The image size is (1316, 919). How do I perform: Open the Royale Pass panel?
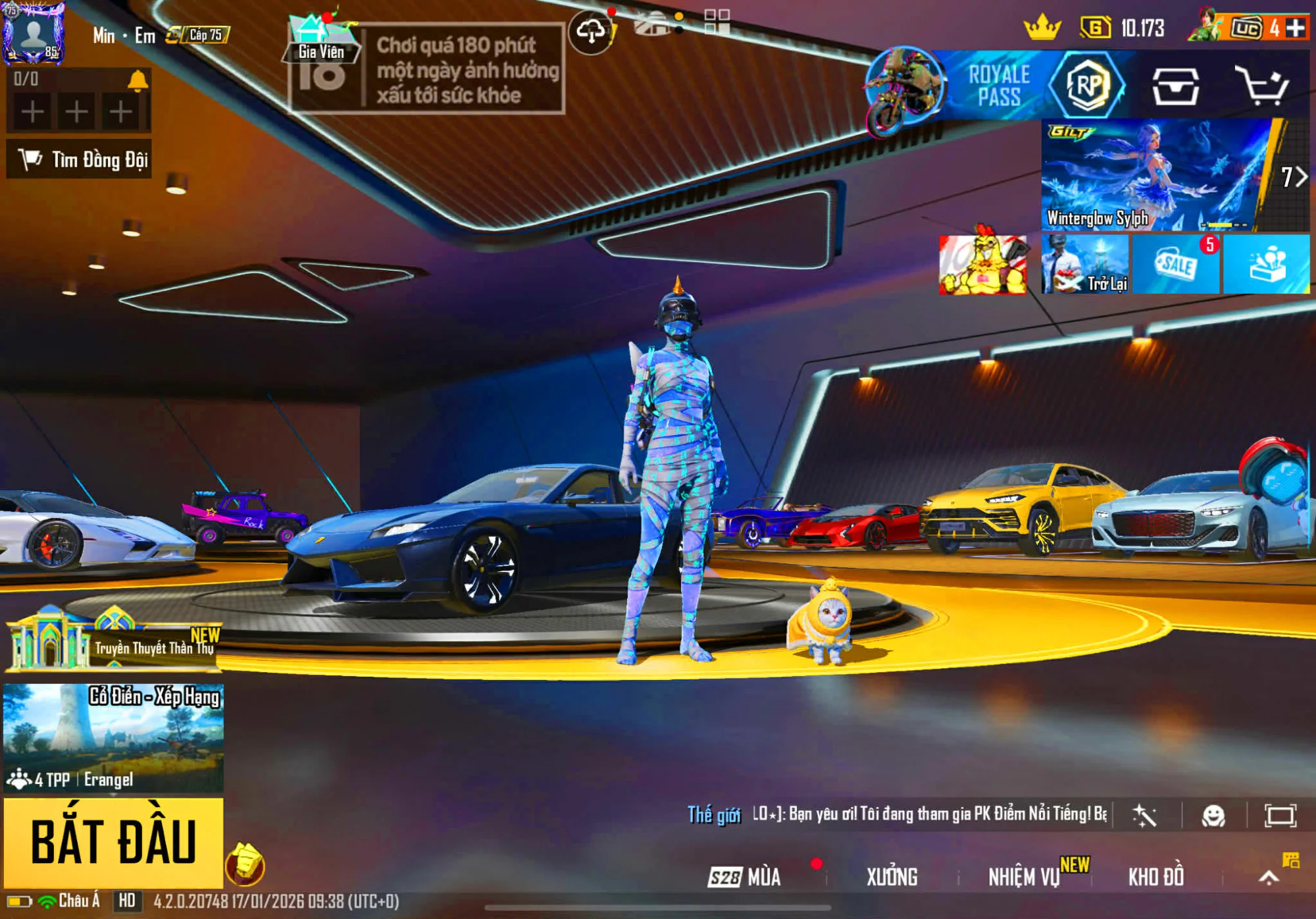[x=1000, y=86]
